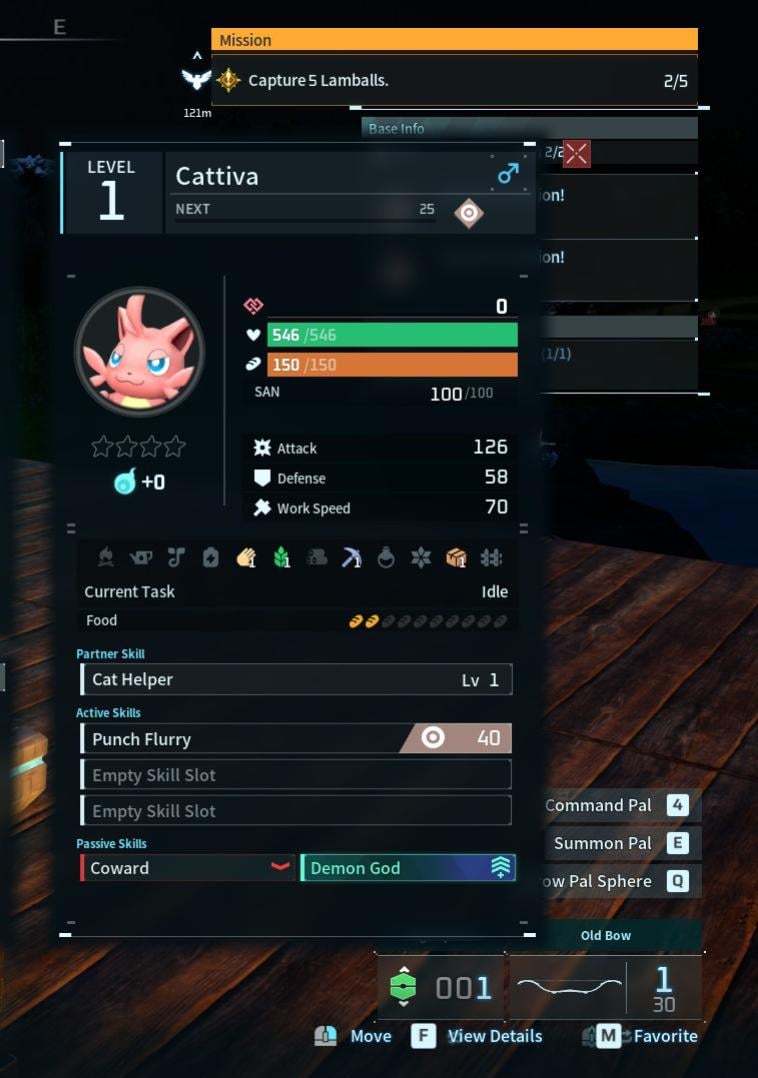
Task: Click the Pal Sphere count icon
Action: [402, 987]
